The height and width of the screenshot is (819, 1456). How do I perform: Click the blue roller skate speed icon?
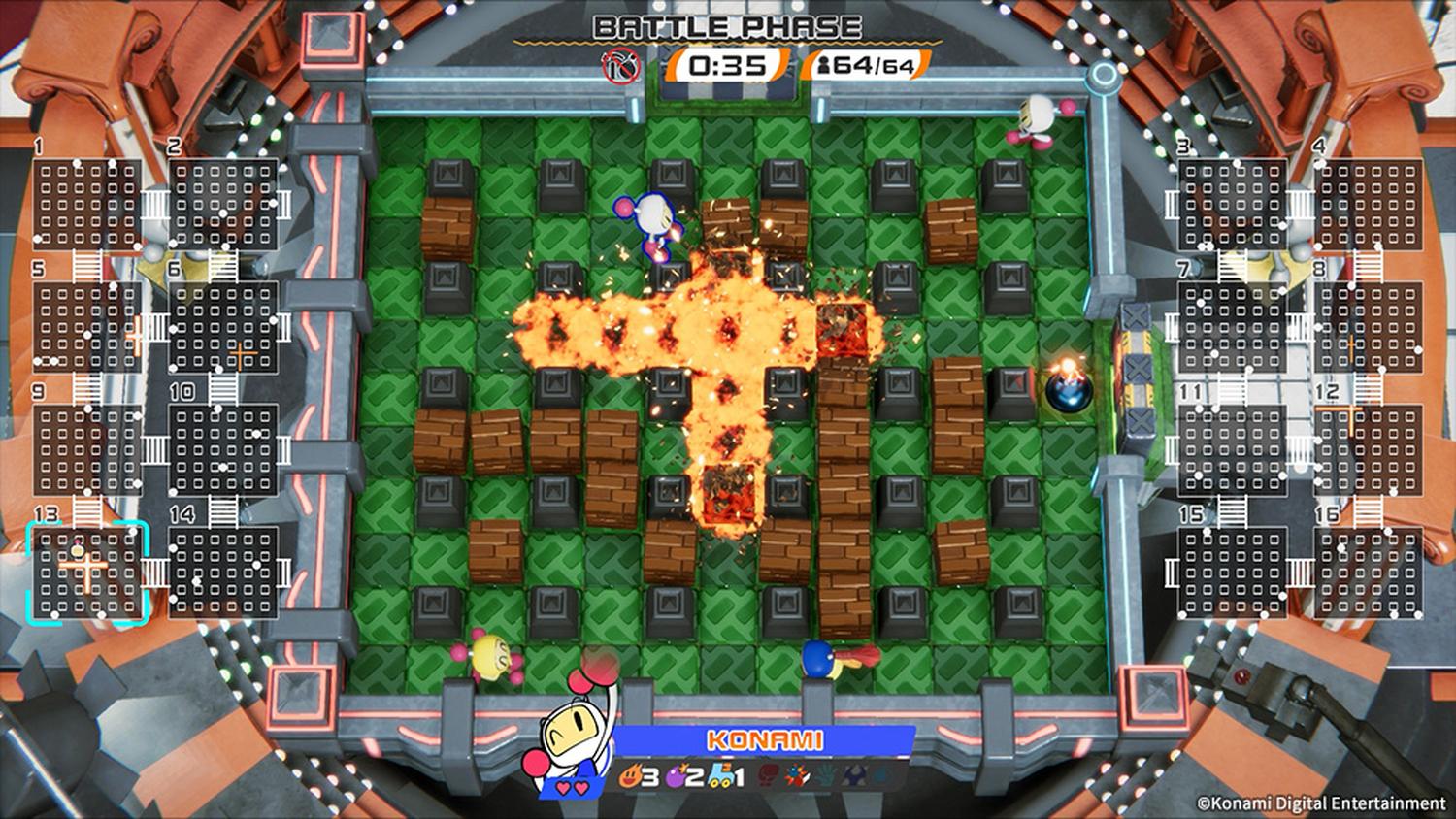click(x=716, y=776)
